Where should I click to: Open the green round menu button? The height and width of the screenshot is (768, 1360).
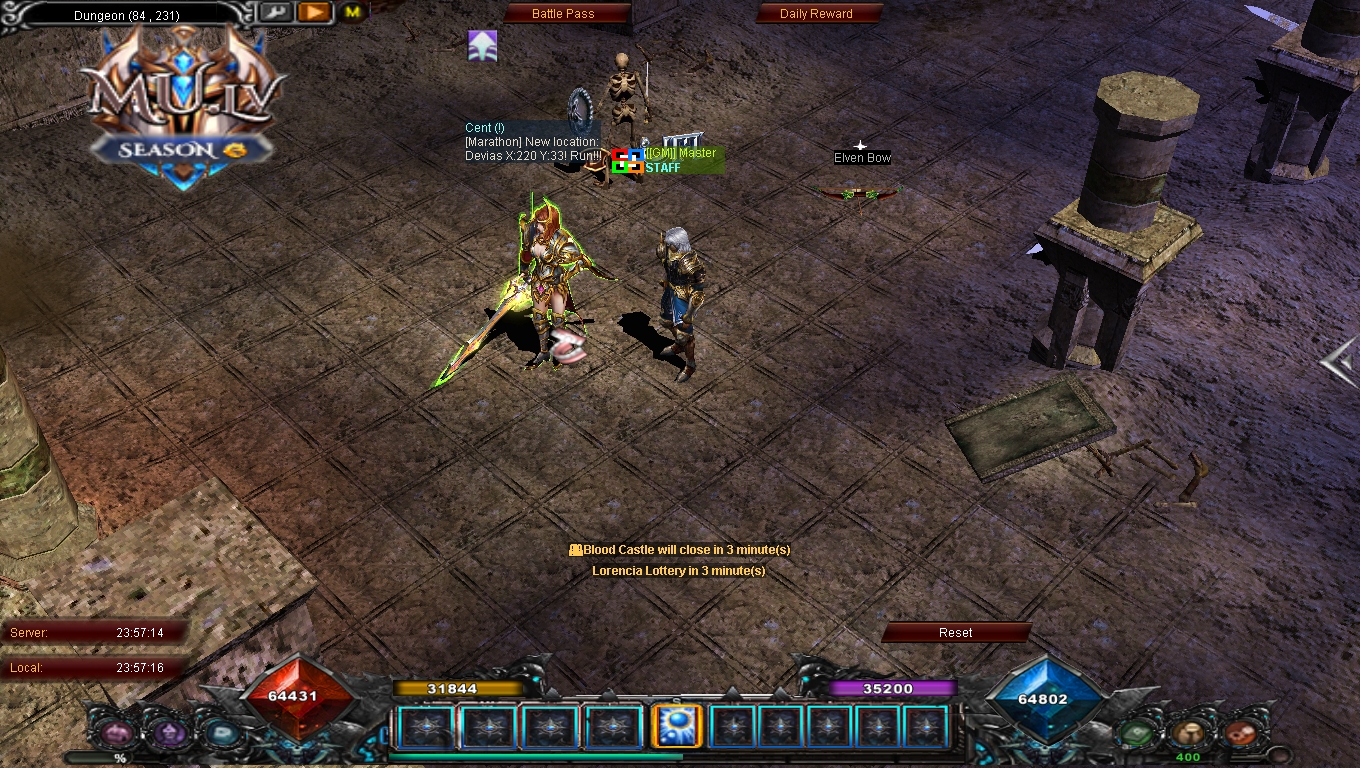pos(1136,734)
